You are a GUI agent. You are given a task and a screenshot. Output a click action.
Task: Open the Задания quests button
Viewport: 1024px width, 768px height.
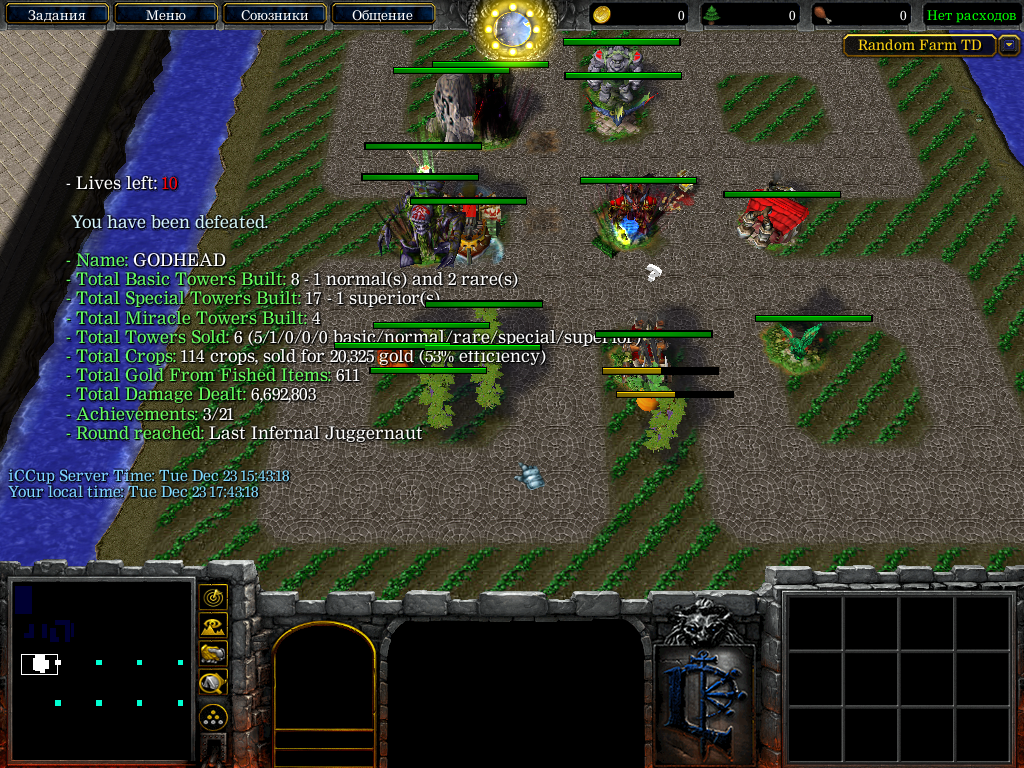pyautogui.click(x=55, y=15)
